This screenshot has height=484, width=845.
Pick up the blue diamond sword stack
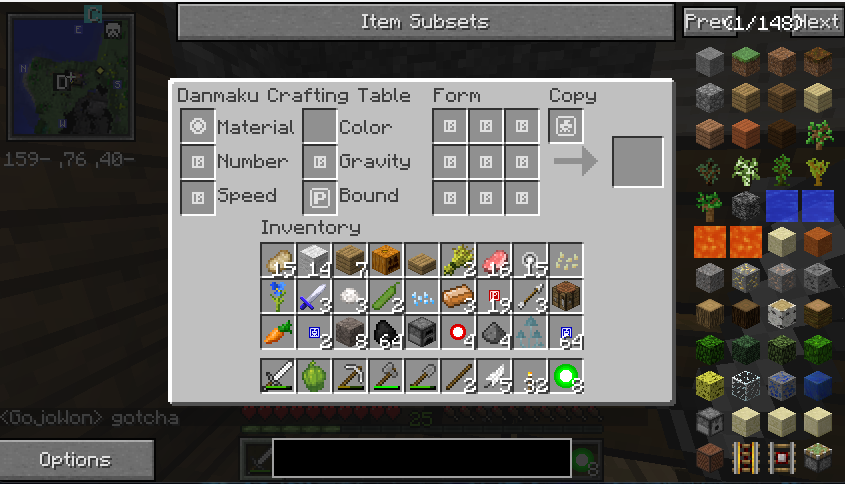pos(314,296)
